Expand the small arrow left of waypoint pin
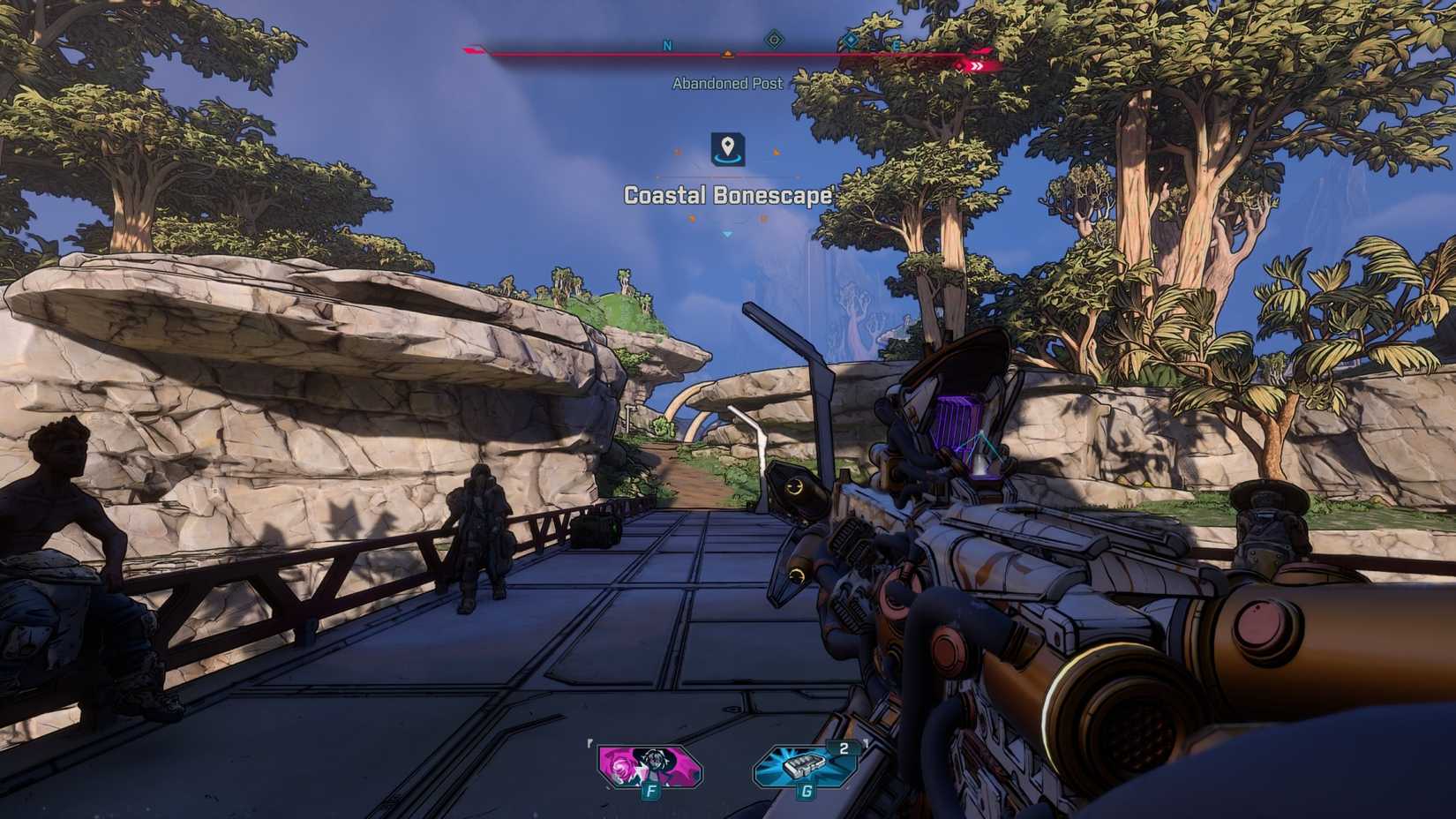This screenshot has height=819, width=1456. pos(678,152)
